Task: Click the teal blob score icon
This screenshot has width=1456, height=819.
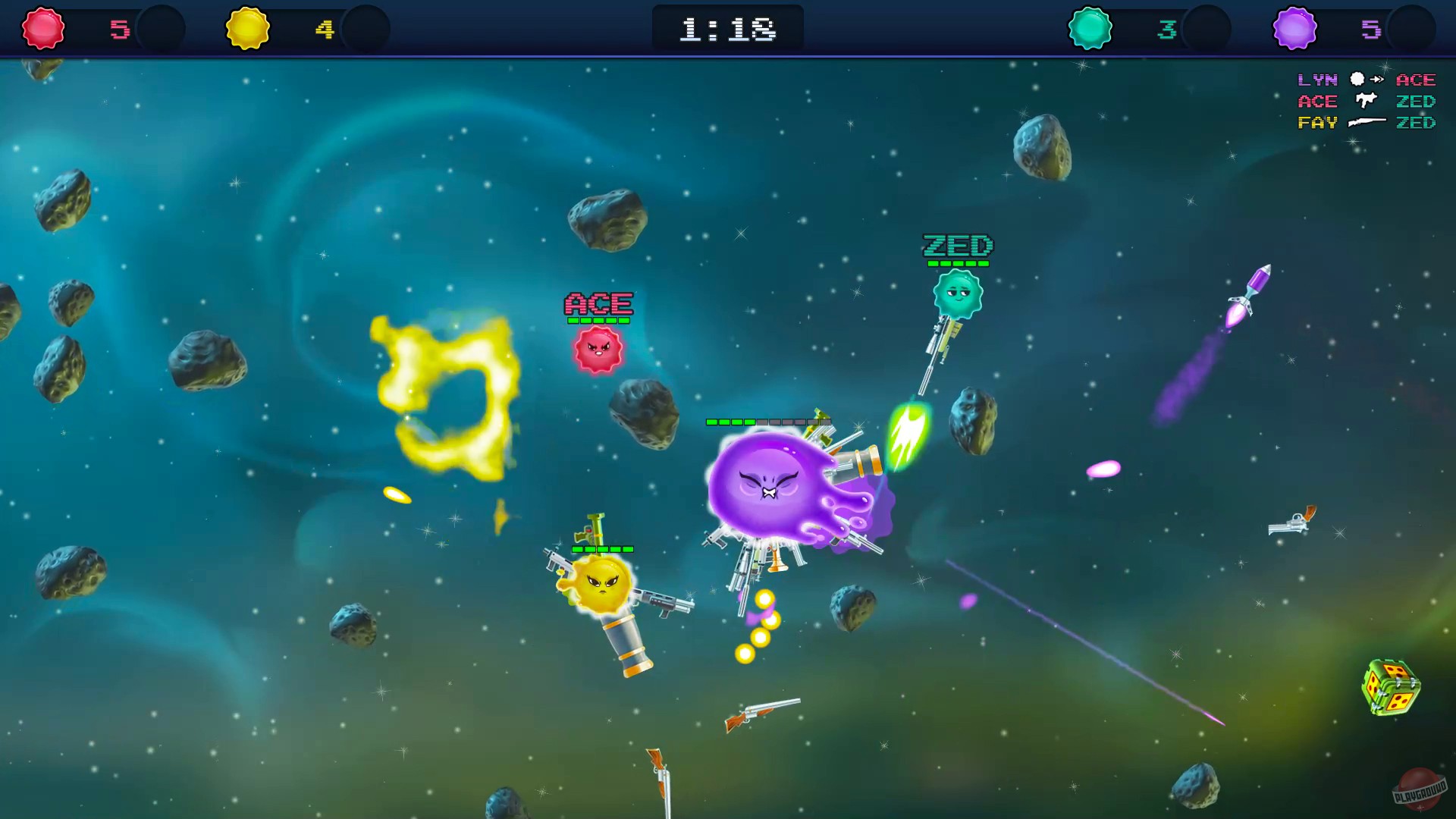Action: [1090, 29]
